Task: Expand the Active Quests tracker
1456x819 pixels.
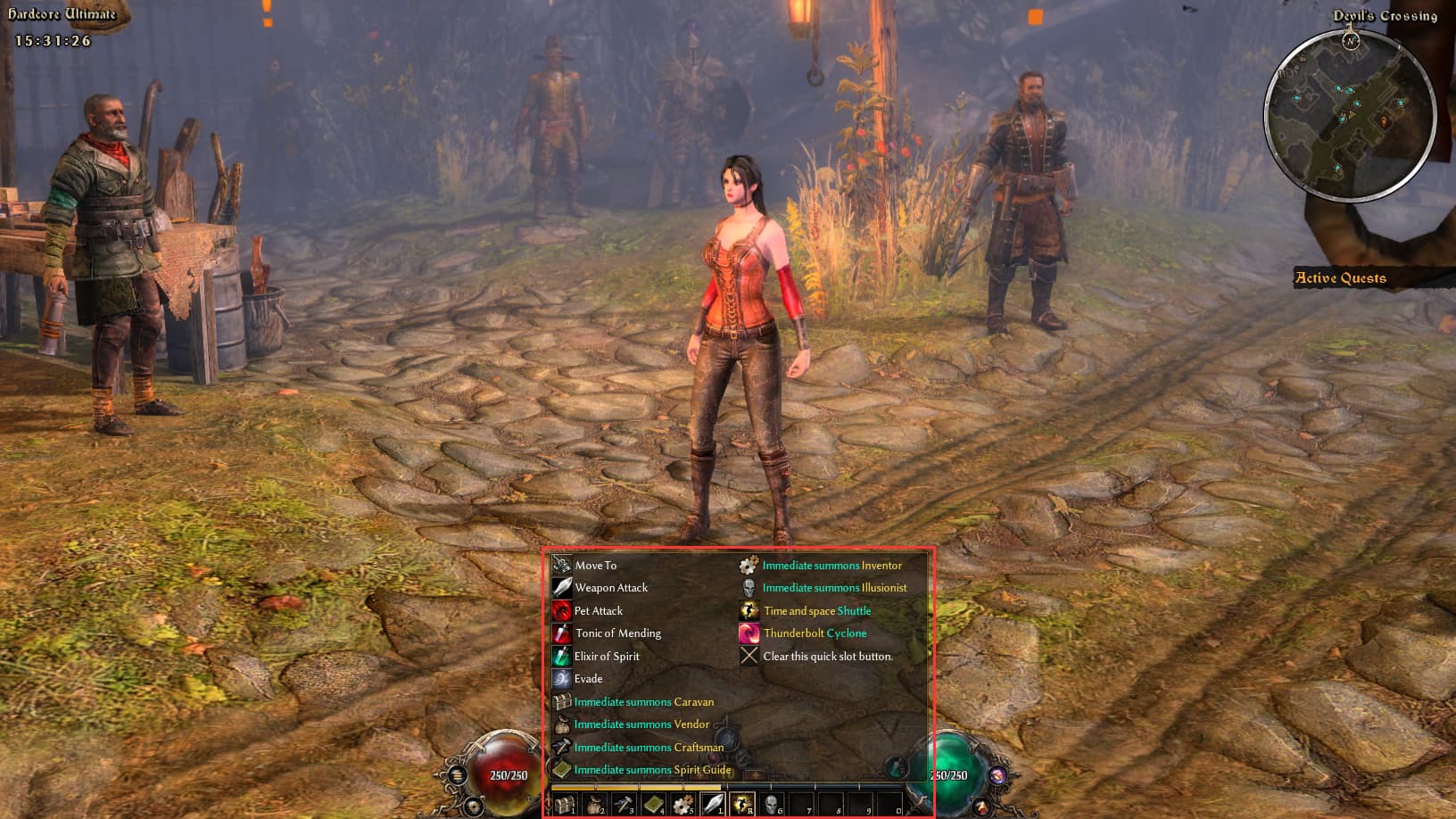Action: pos(1340,278)
